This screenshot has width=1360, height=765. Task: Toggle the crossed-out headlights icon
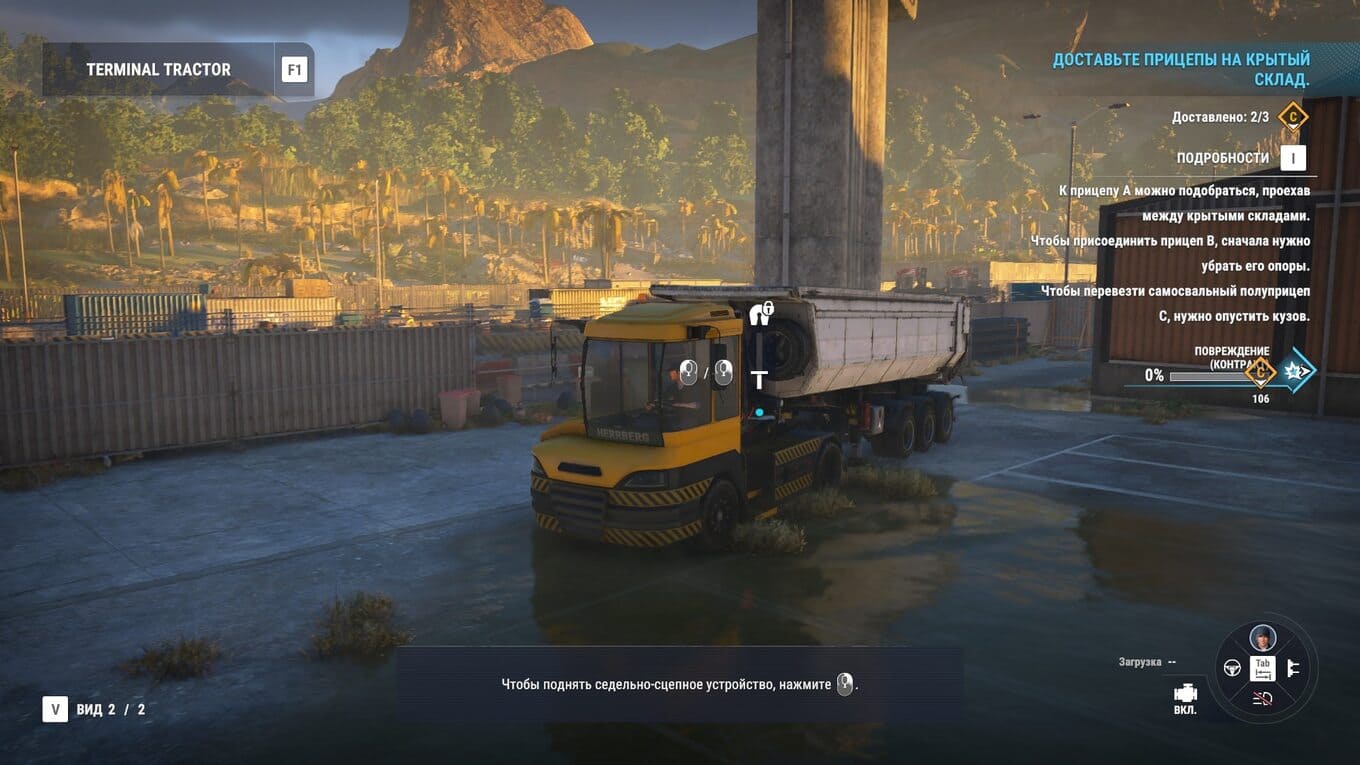(1262, 699)
